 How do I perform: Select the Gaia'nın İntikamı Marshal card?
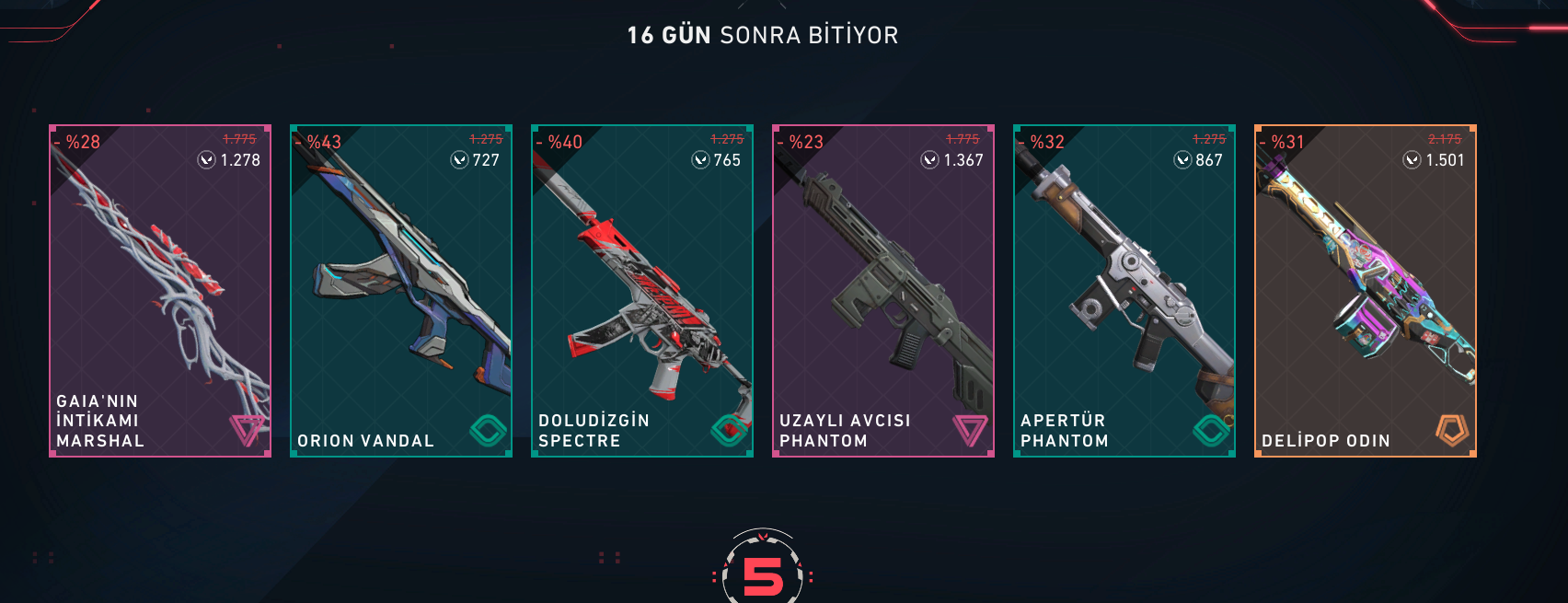tap(160, 291)
